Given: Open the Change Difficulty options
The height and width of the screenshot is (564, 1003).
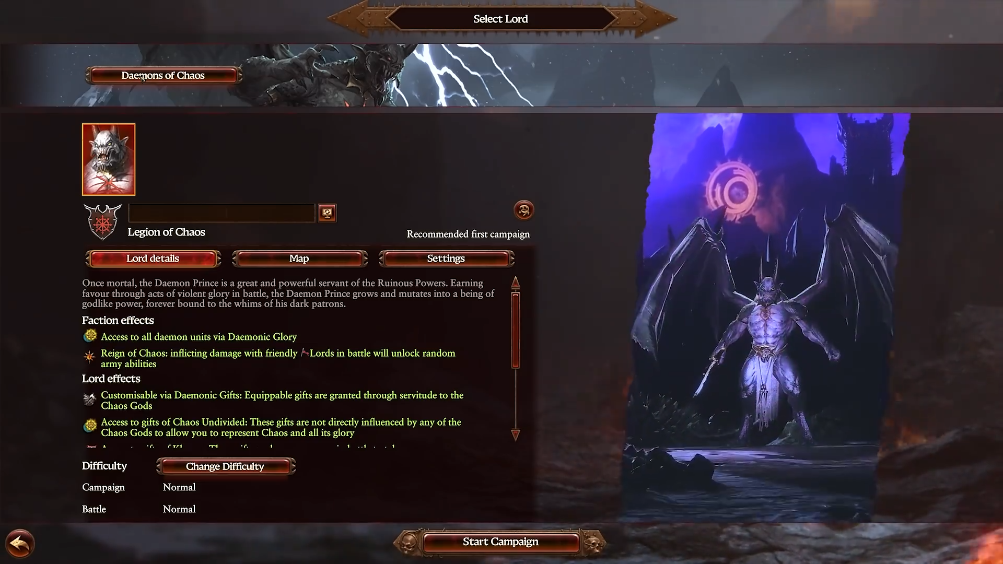Looking at the screenshot, I should 225,466.
